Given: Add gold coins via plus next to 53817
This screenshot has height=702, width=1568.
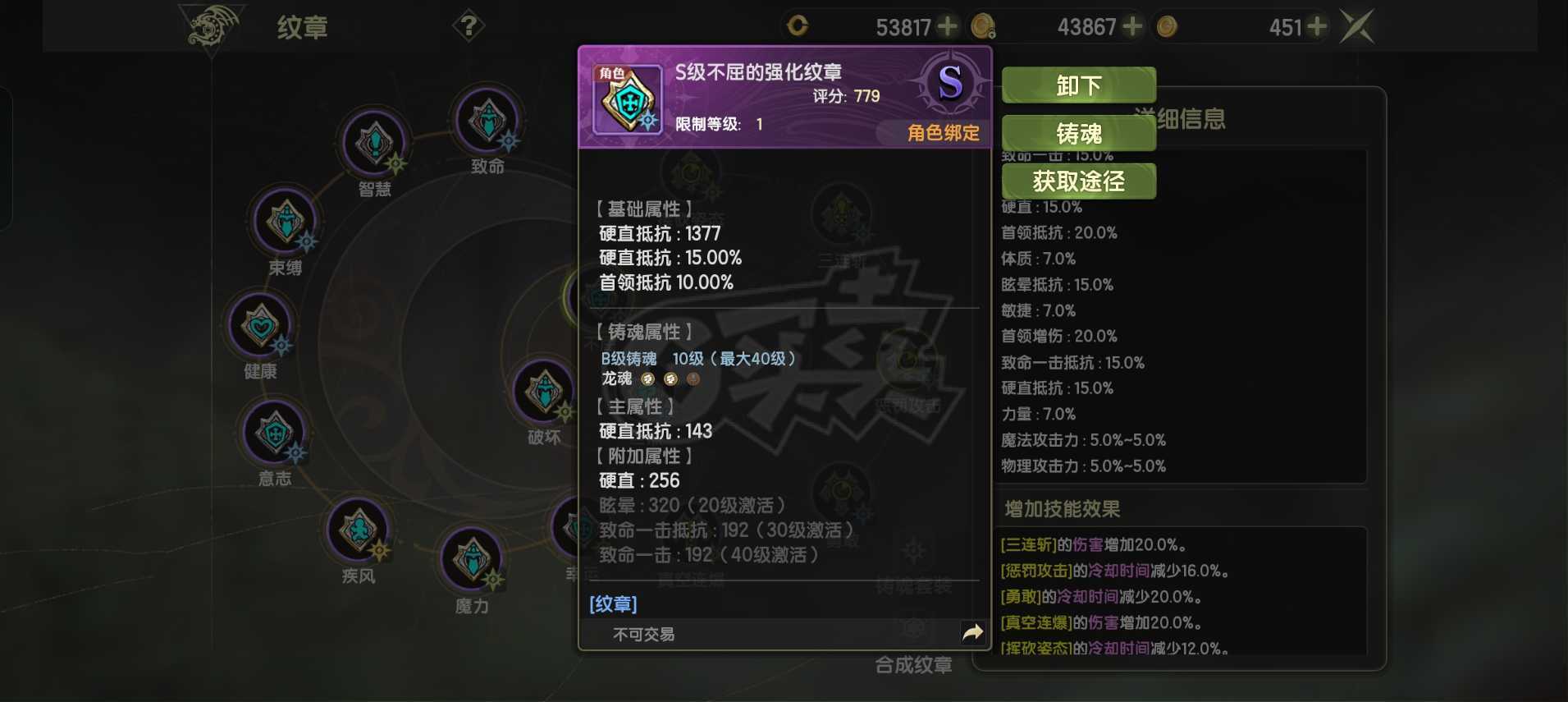Looking at the screenshot, I should click(949, 26).
